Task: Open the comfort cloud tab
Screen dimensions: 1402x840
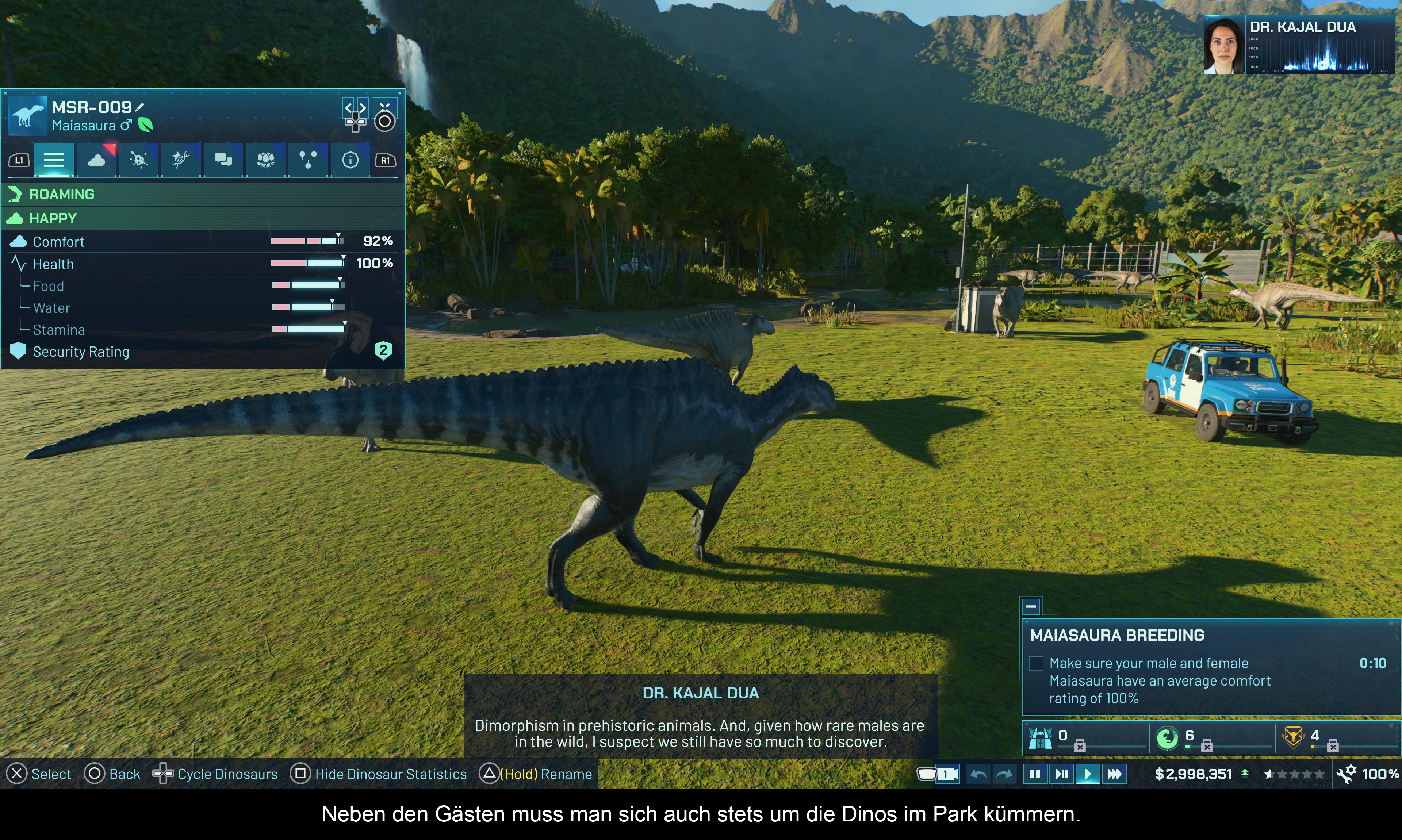Action: 96,160
